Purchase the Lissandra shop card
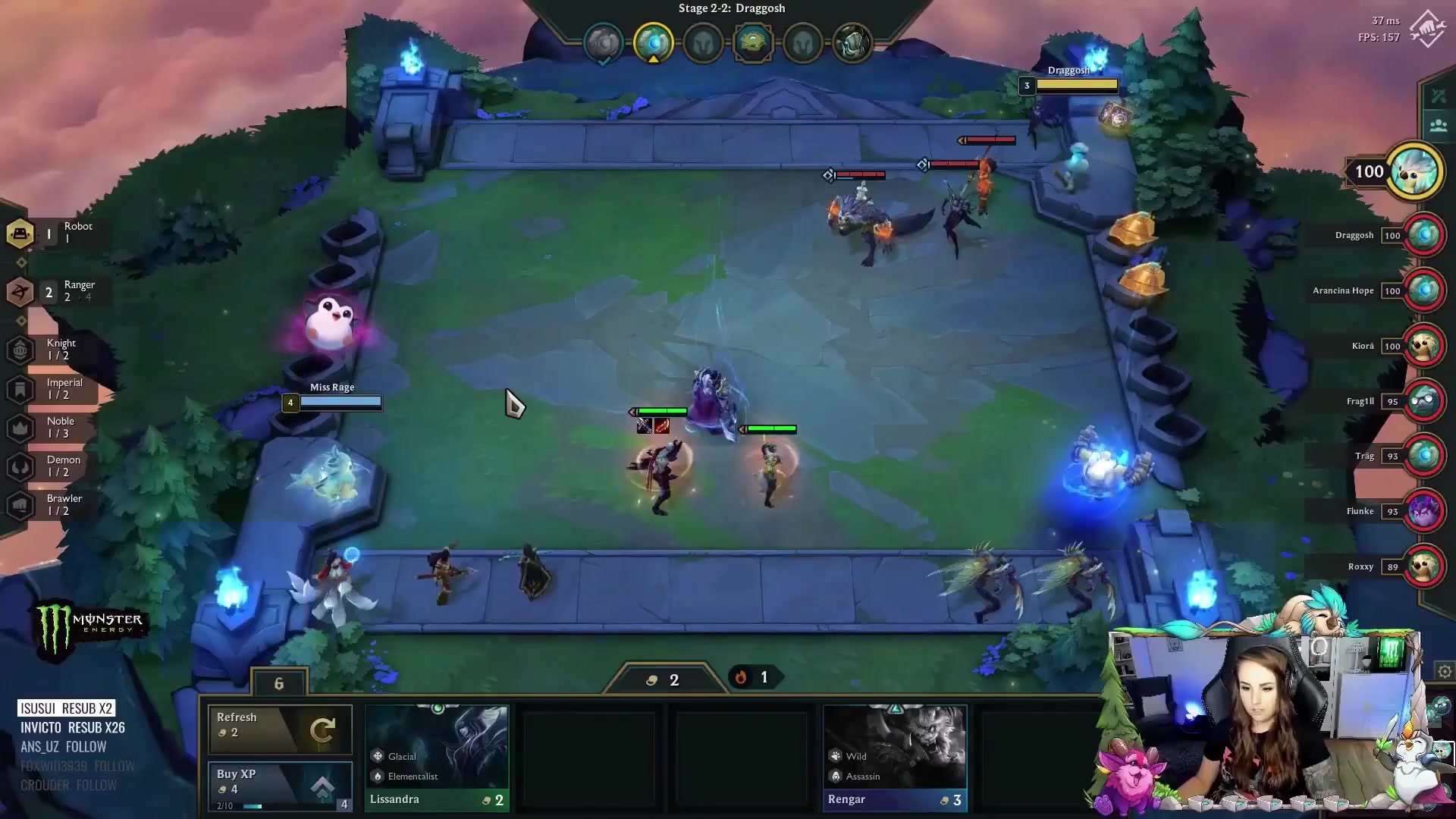The width and height of the screenshot is (1456, 819). 437,758
